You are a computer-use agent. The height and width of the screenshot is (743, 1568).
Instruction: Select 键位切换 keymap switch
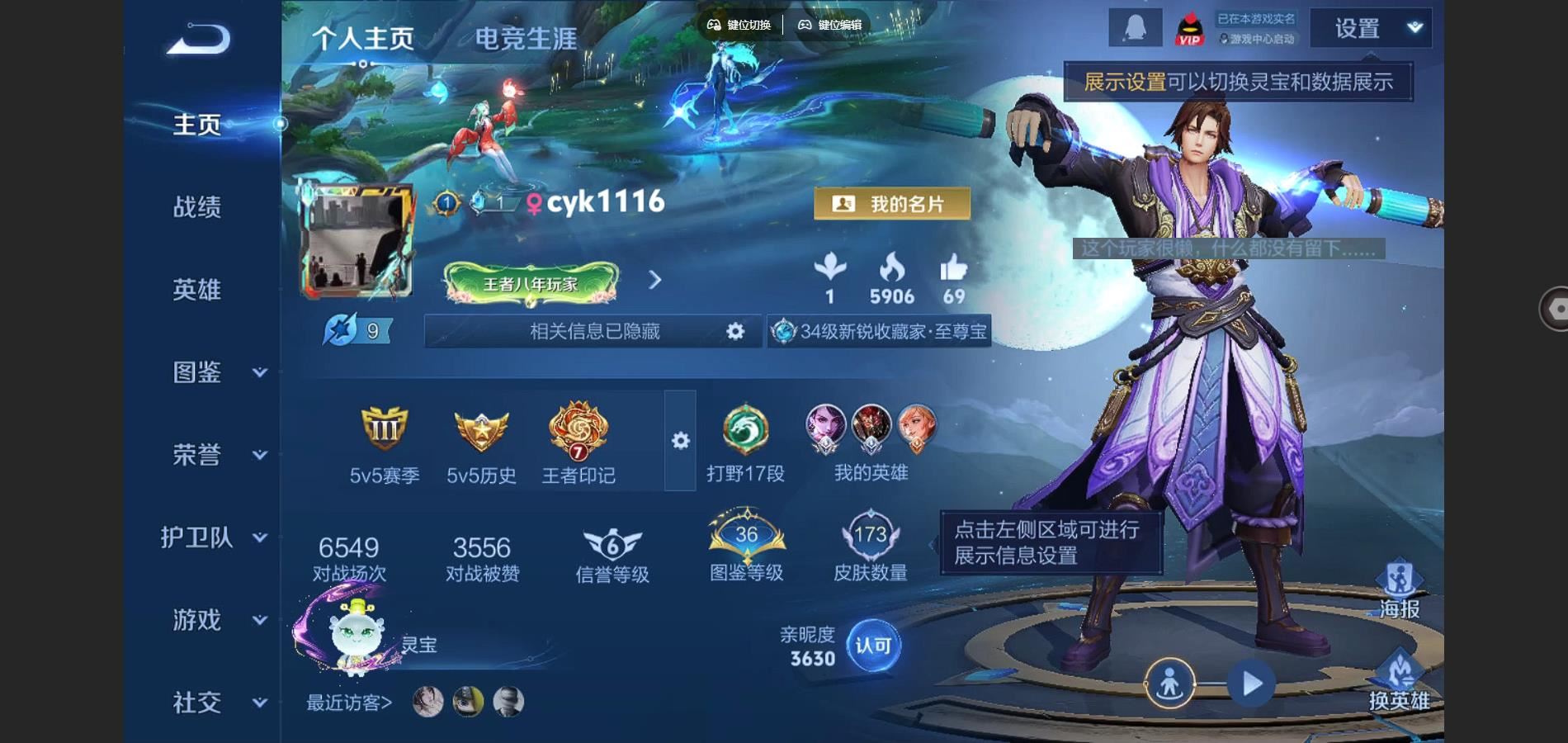click(739, 25)
